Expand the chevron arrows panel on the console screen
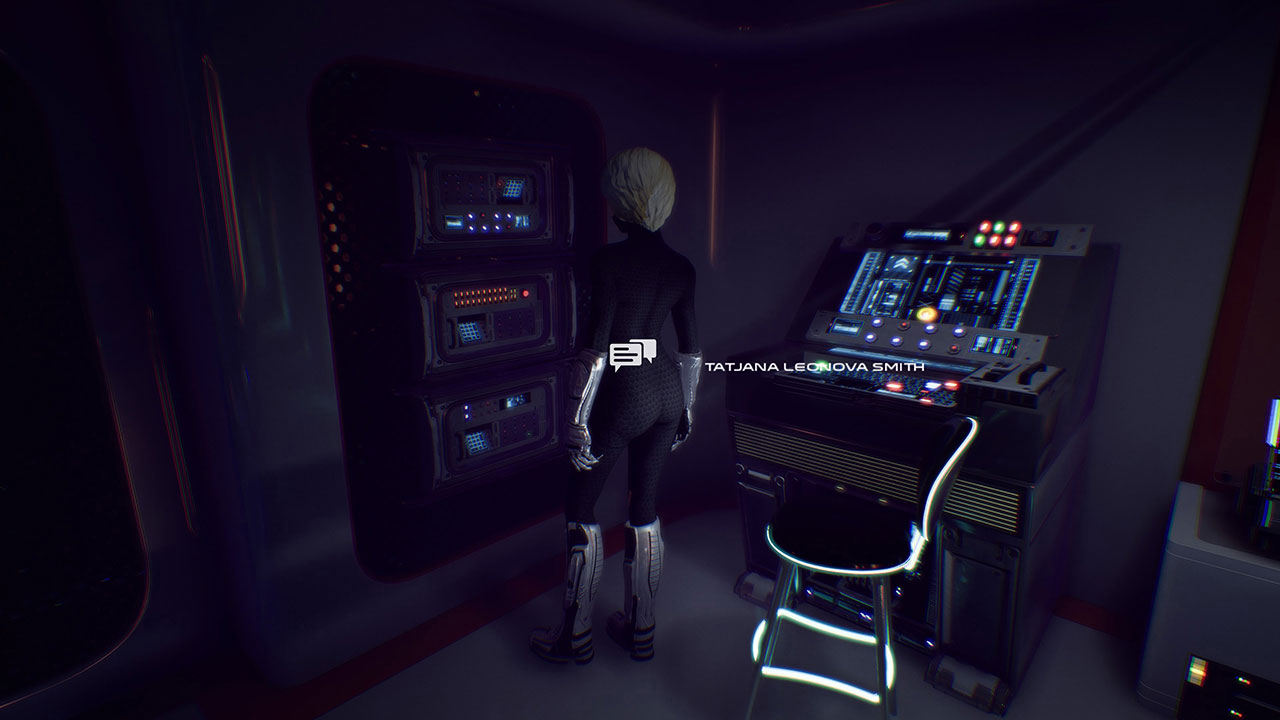The width and height of the screenshot is (1280, 720). click(x=898, y=264)
